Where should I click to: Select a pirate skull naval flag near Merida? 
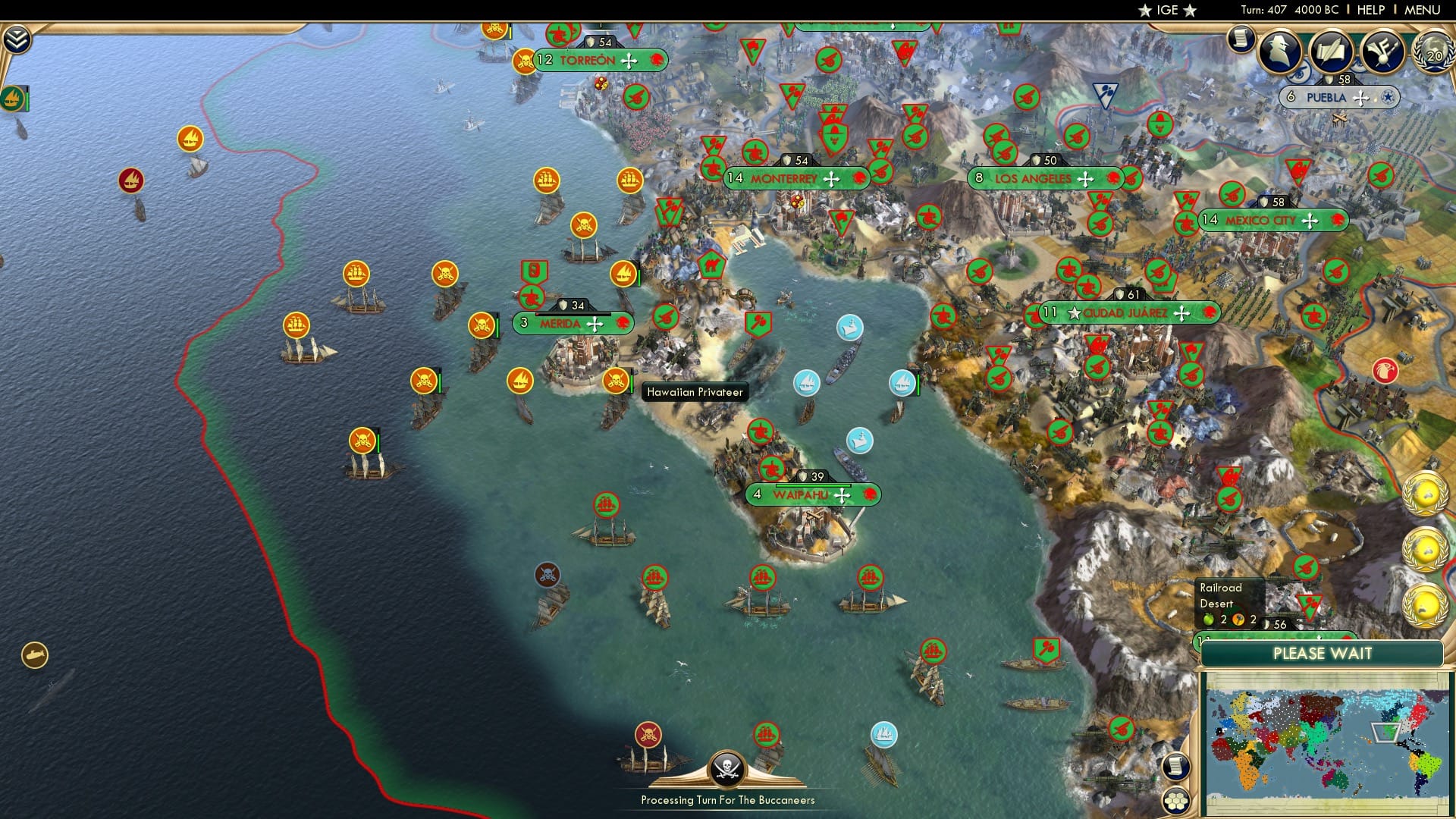coord(481,323)
